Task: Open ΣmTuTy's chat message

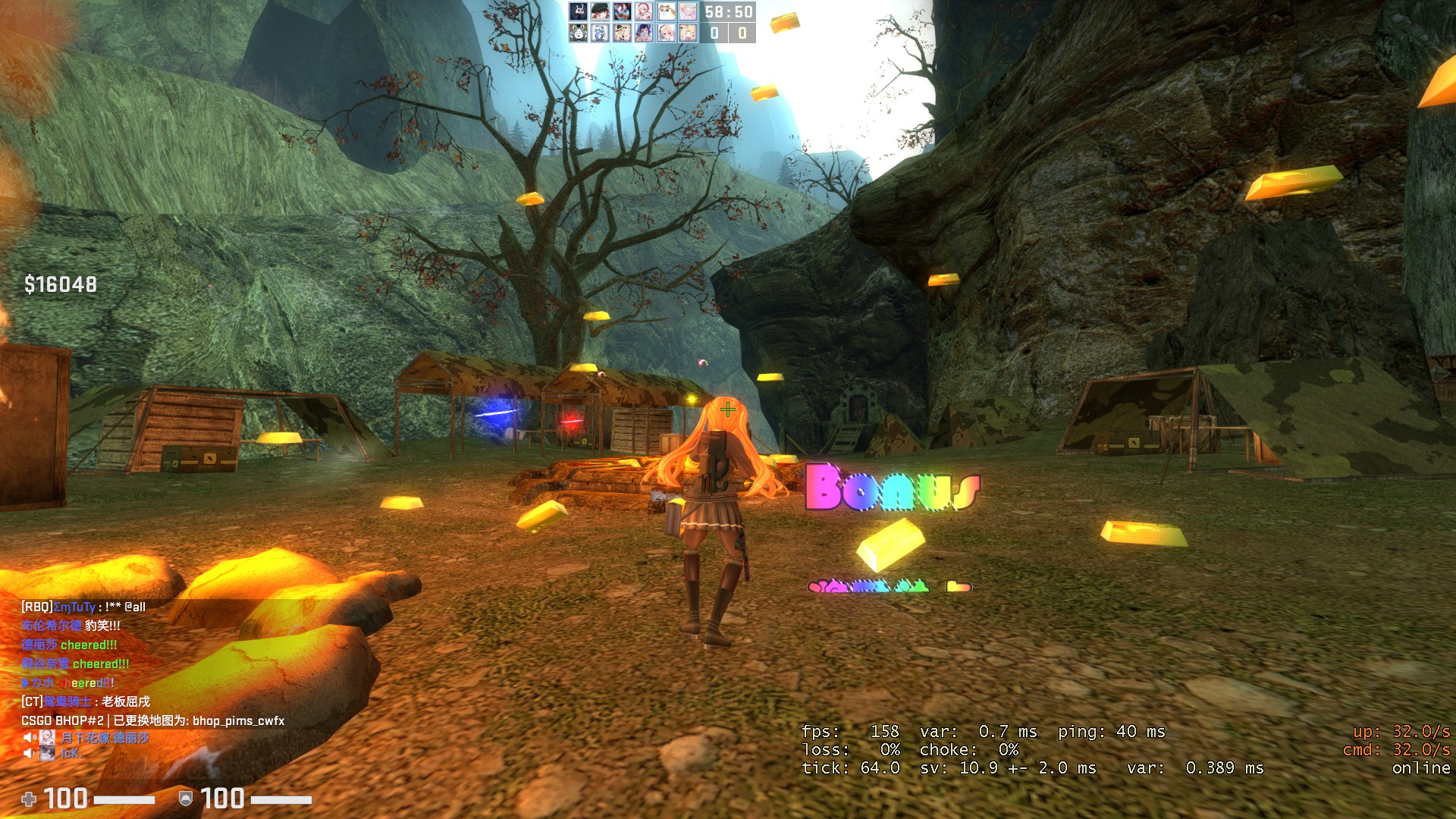Action: pos(83,607)
